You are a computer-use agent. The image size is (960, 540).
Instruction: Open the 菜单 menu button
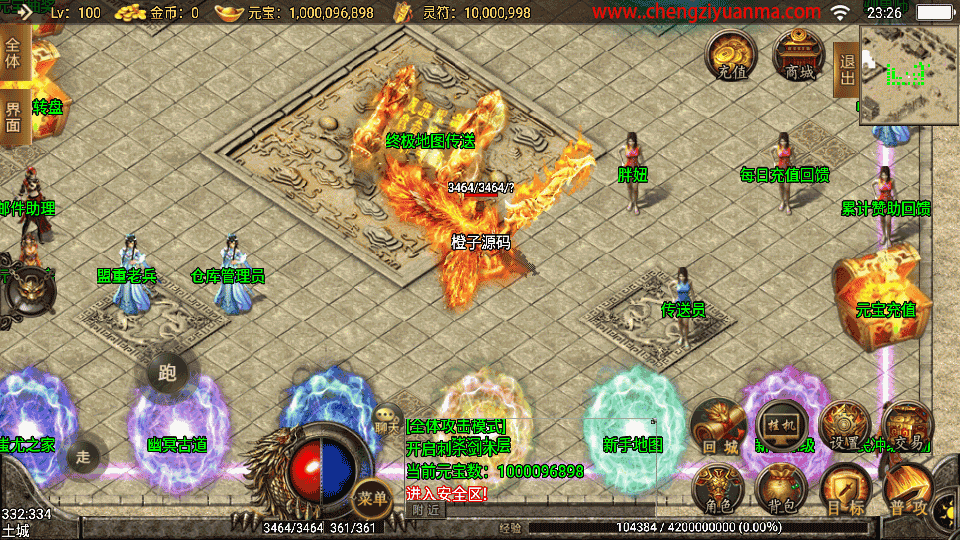tap(372, 496)
